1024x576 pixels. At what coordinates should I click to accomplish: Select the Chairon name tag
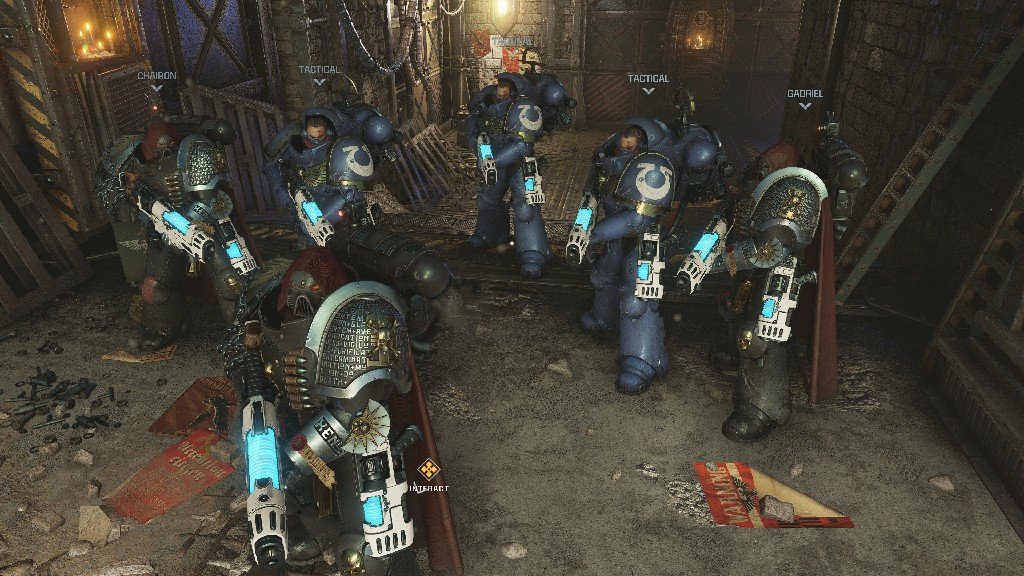pyautogui.click(x=157, y=76)
